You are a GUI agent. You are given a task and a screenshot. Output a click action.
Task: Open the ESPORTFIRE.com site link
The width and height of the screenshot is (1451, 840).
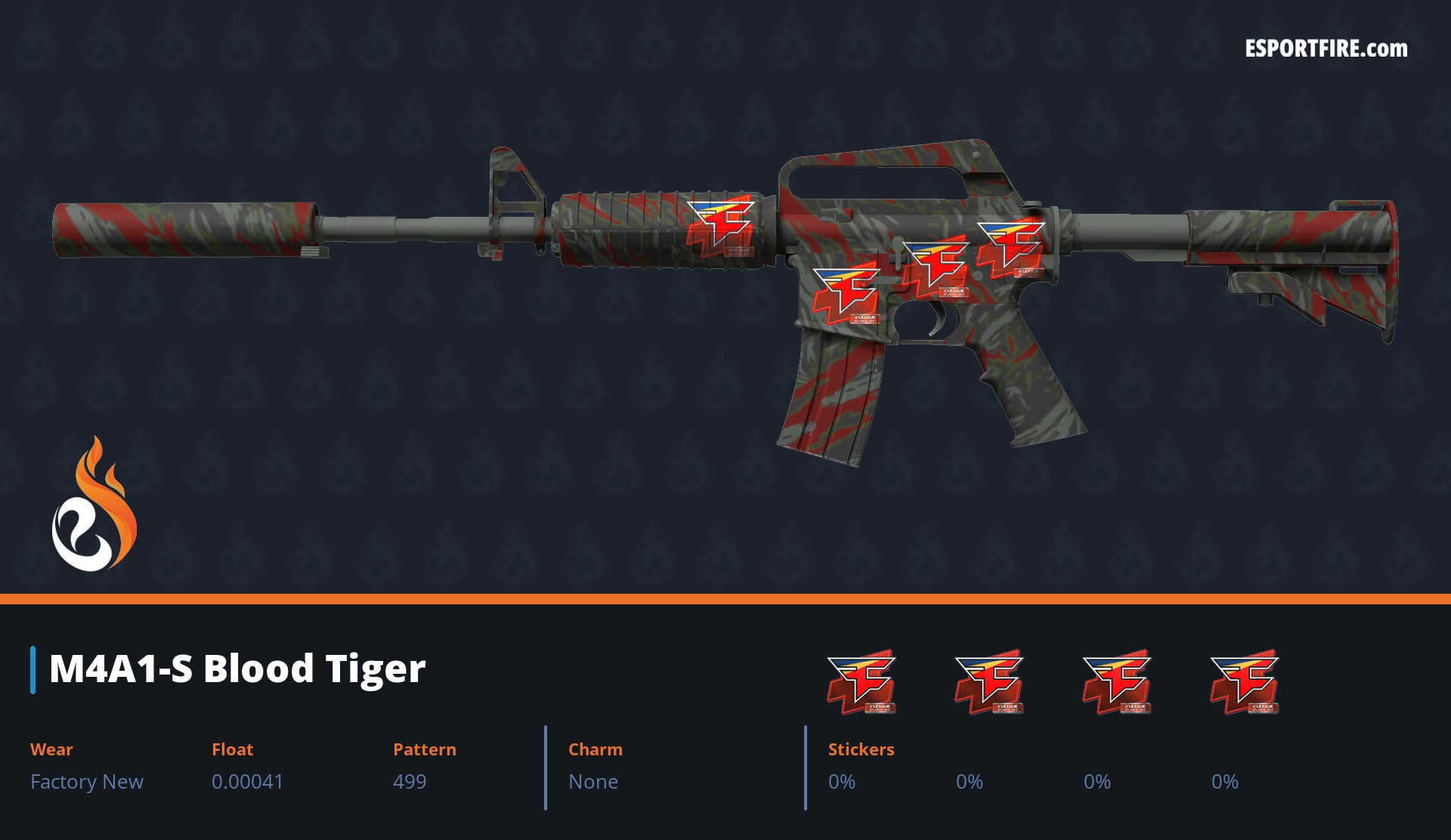(1326, 49)
